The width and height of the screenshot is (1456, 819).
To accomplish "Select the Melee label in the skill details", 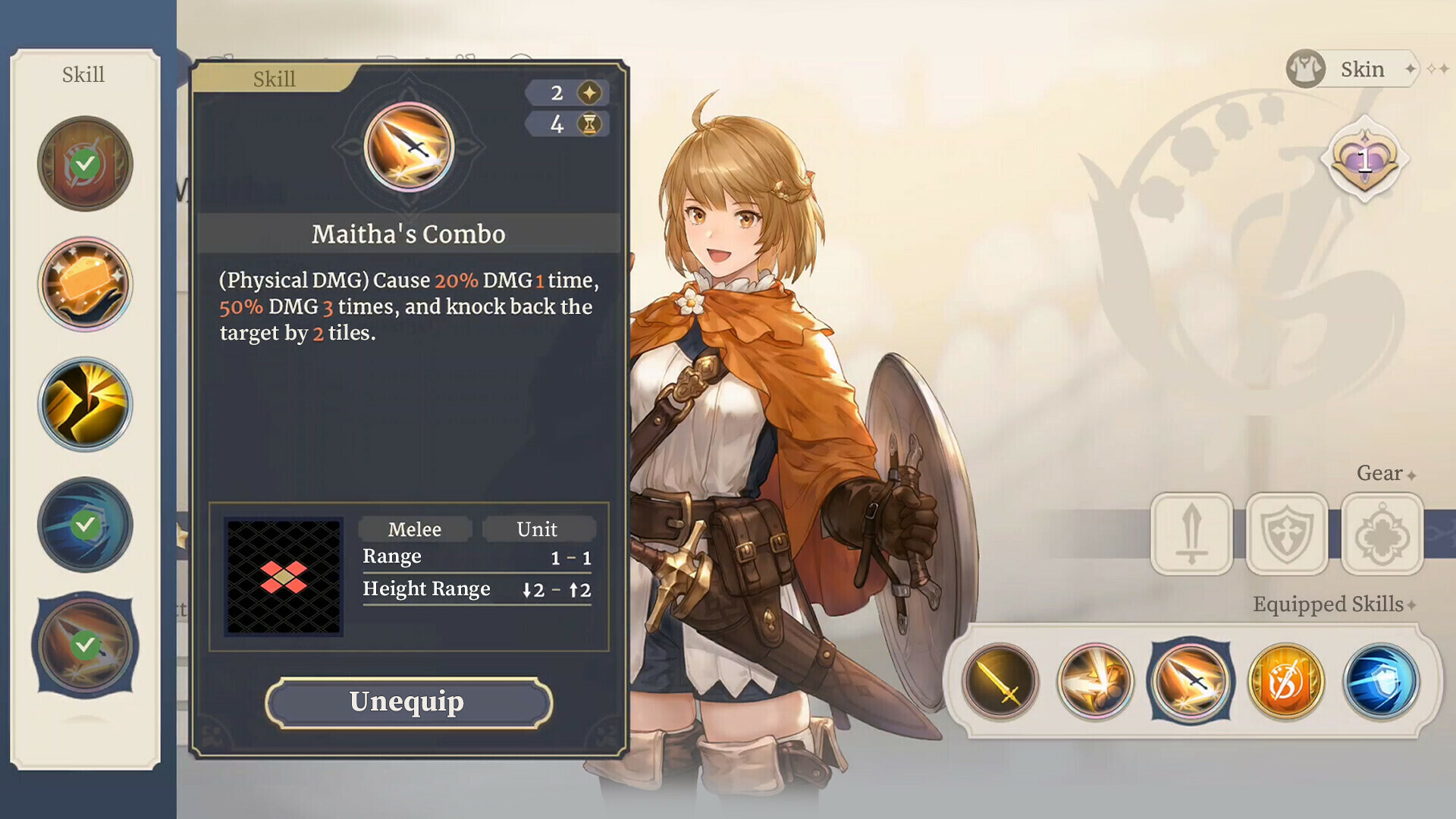I will [x=415, y=529].
